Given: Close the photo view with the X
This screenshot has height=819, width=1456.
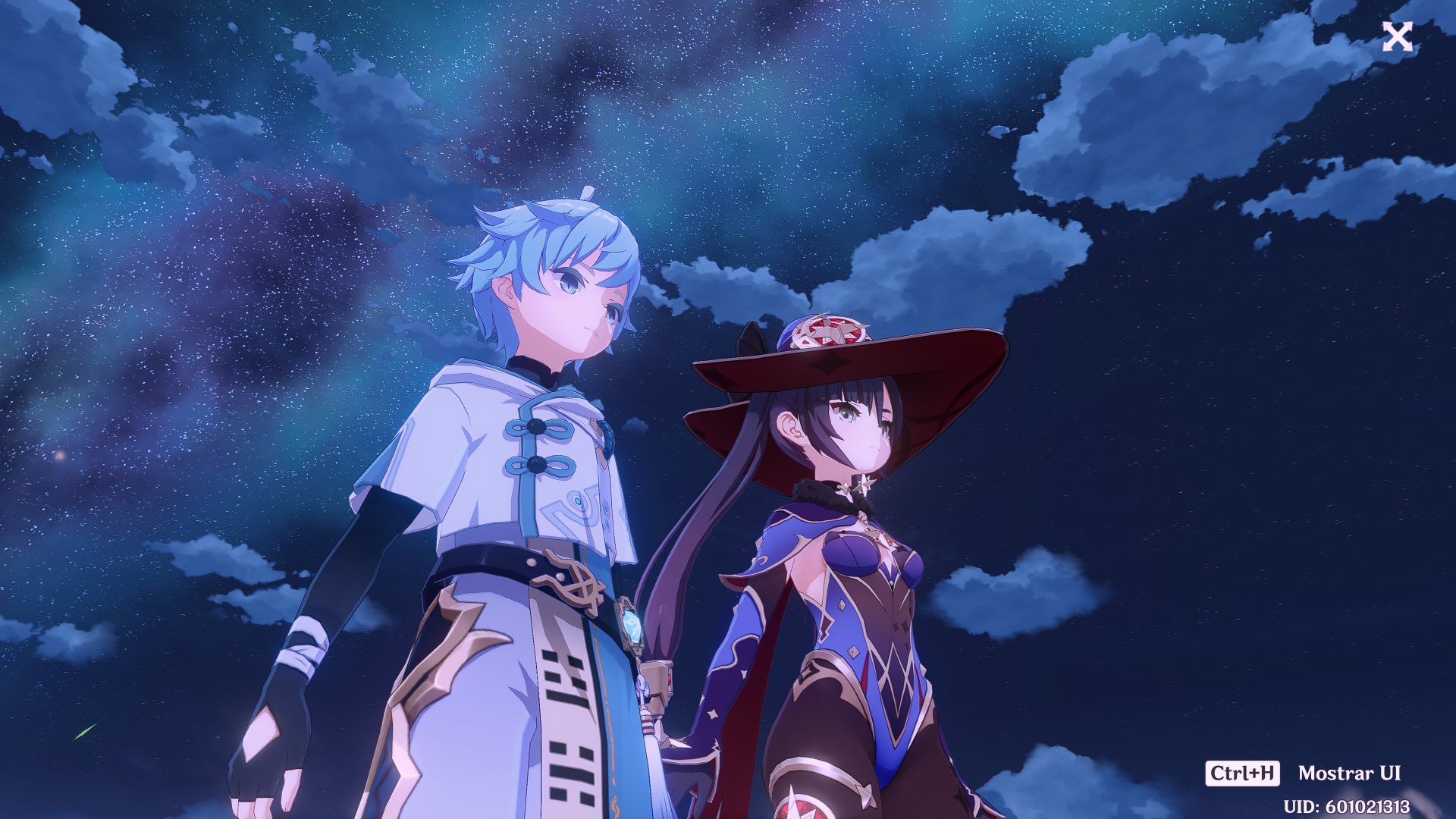Looking at the screenshot, I should (1397, 36).
